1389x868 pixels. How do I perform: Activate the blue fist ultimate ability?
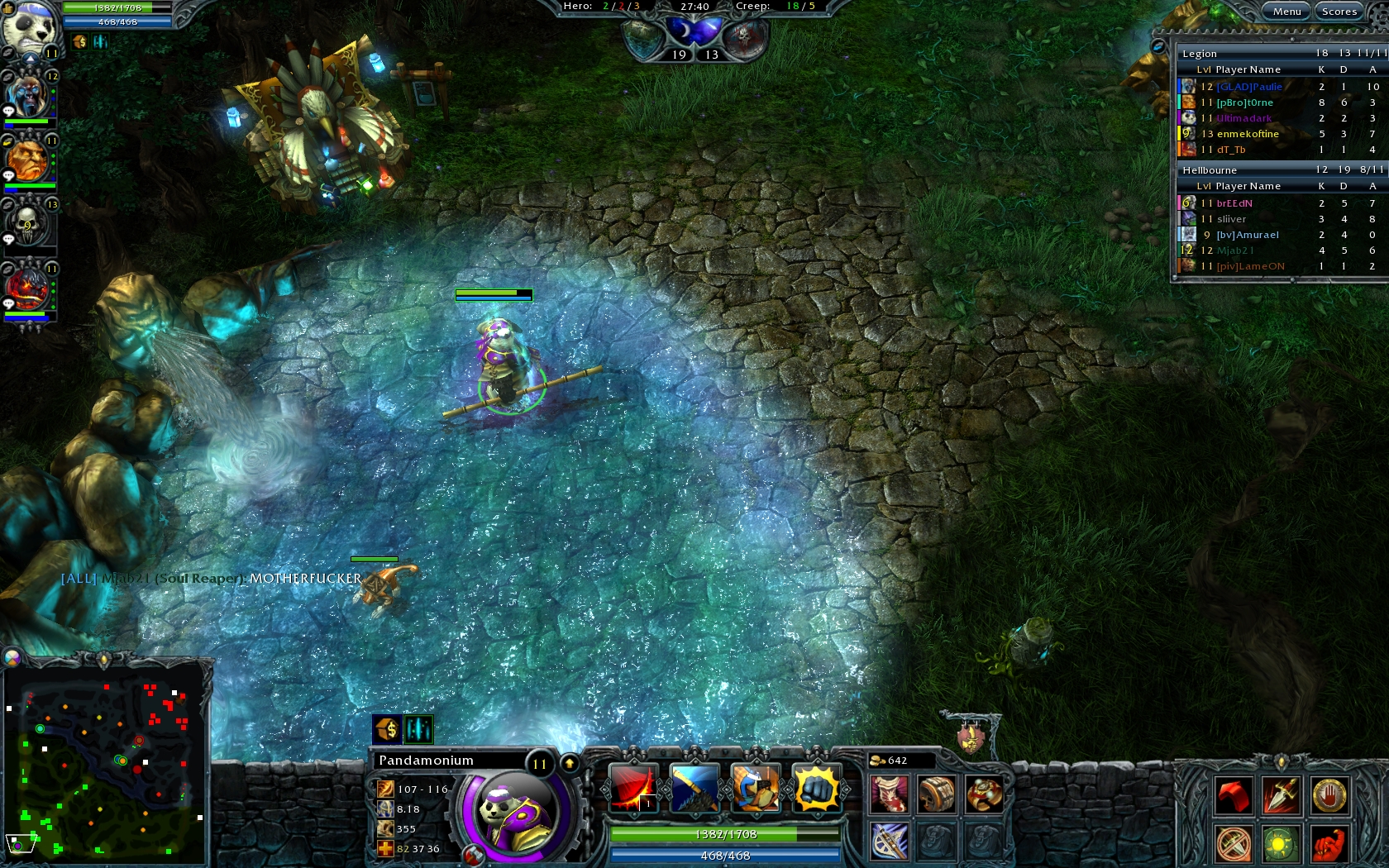tap(817, 788)
